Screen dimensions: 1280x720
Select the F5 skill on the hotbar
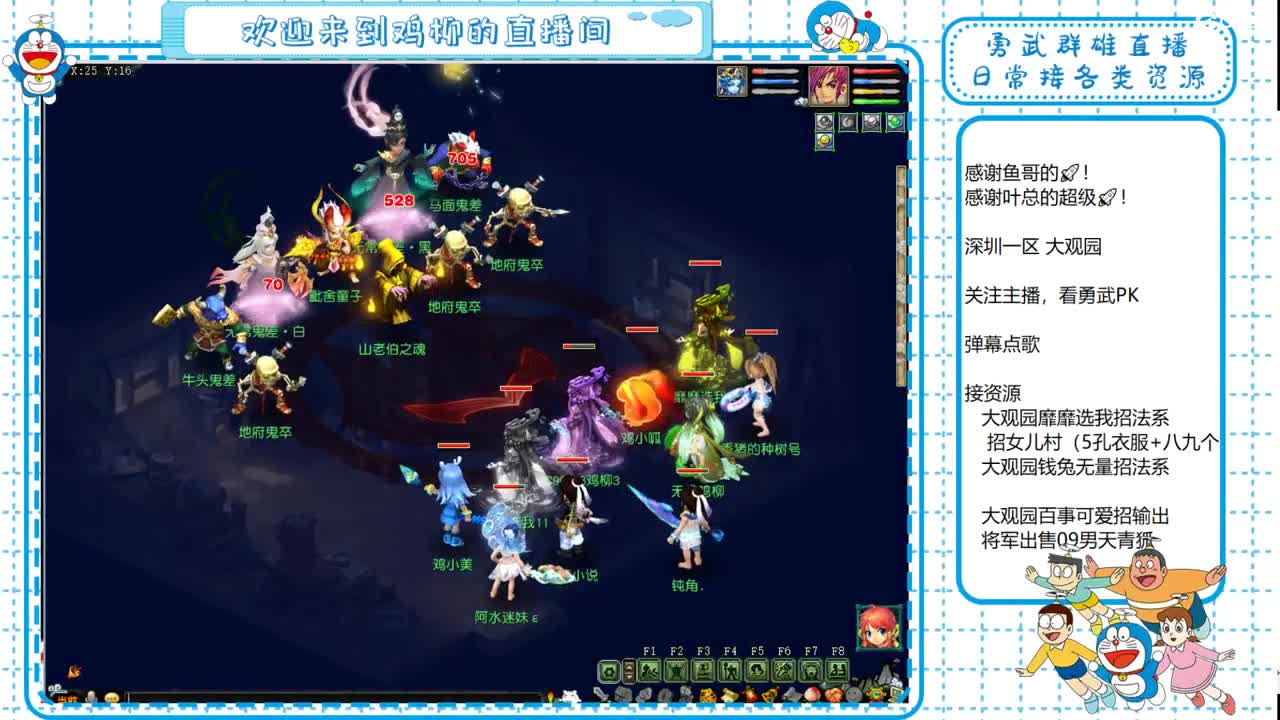click(x=758, y=669)
